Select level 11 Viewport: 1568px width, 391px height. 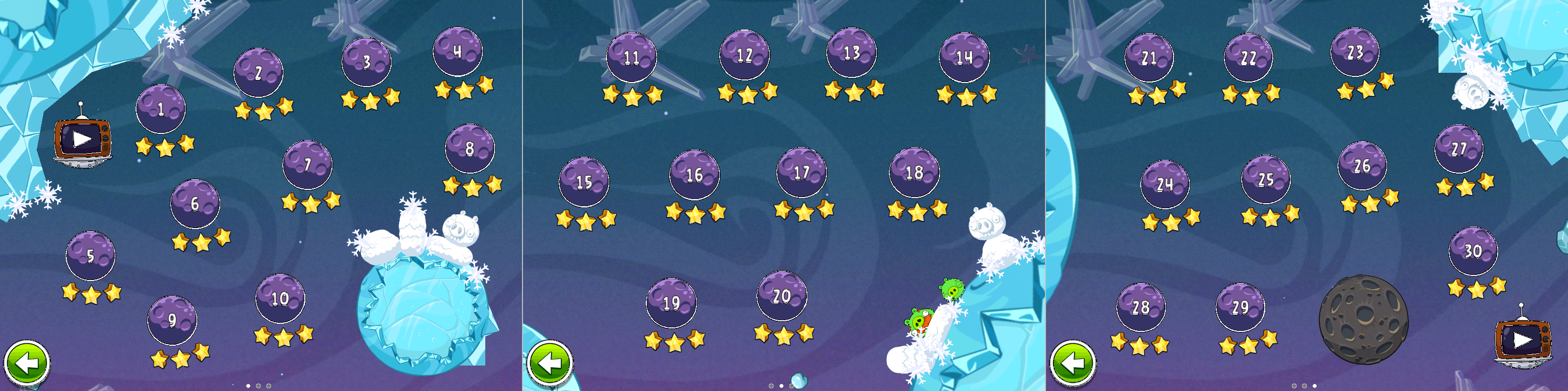tap(631, 57)
